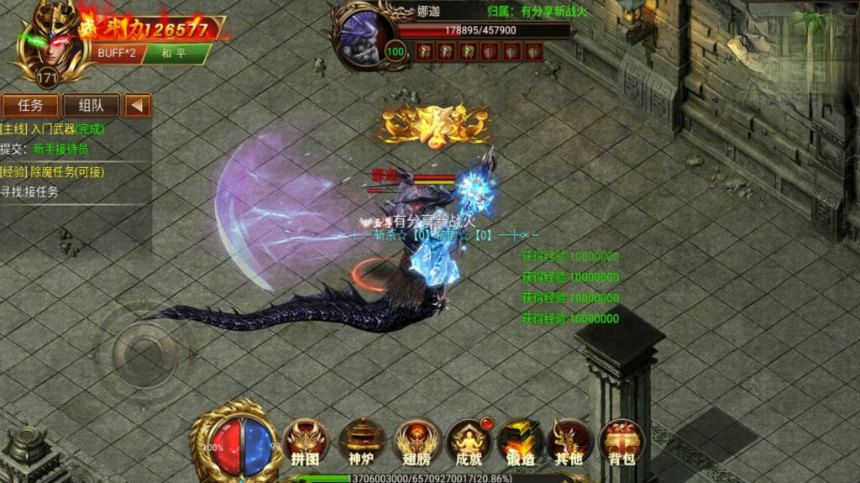The image size is (860, 483).
Task: Open the 锻造 forging menu
Action: (522, 442)
